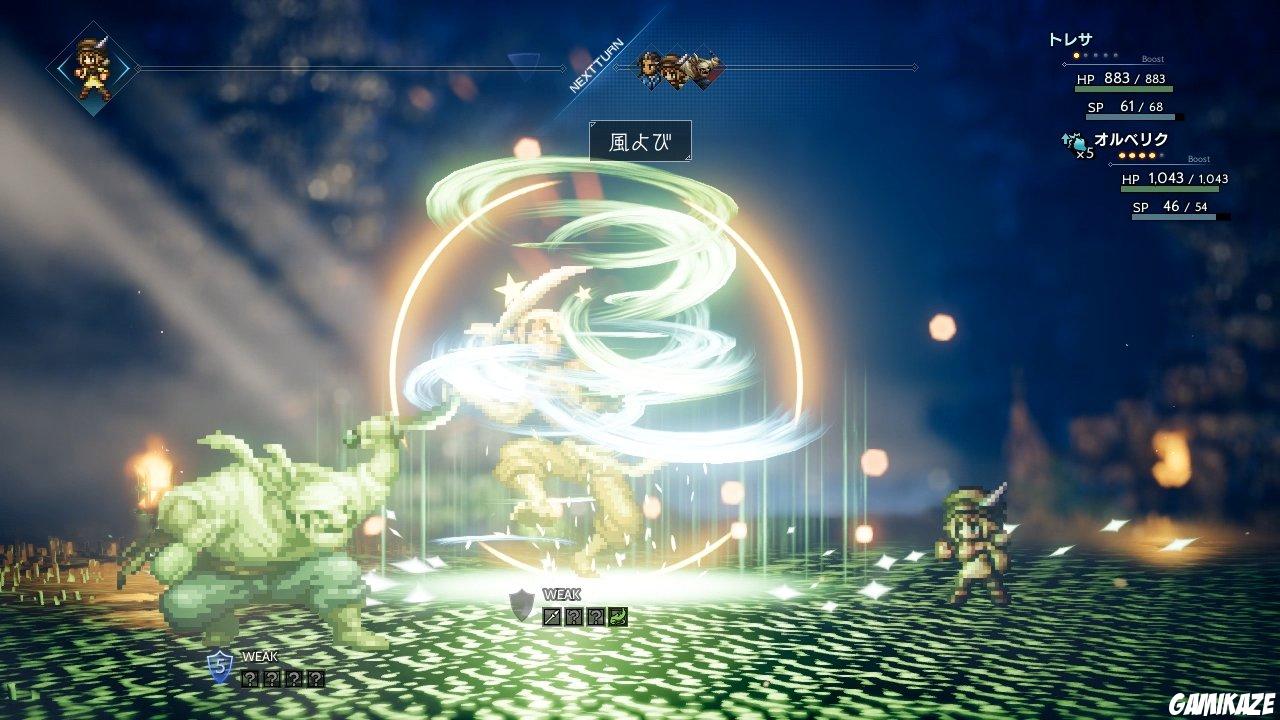The image size is (1280, 720).
Task: Select the spear weakness icon under WEAK
Action: pyautogui.click(x=551, y=616)
